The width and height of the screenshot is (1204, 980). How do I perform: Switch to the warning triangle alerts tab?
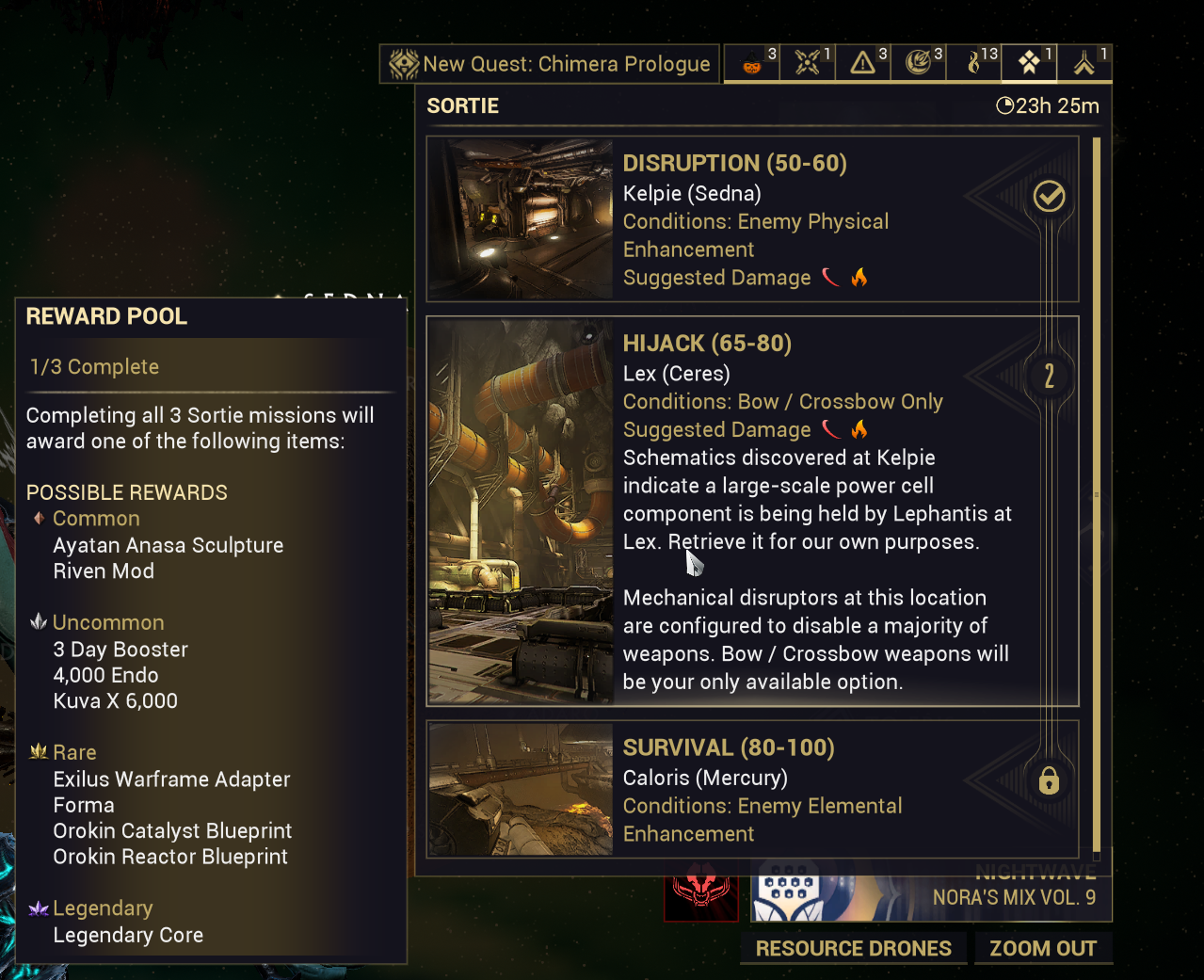(x=863, y=63)
